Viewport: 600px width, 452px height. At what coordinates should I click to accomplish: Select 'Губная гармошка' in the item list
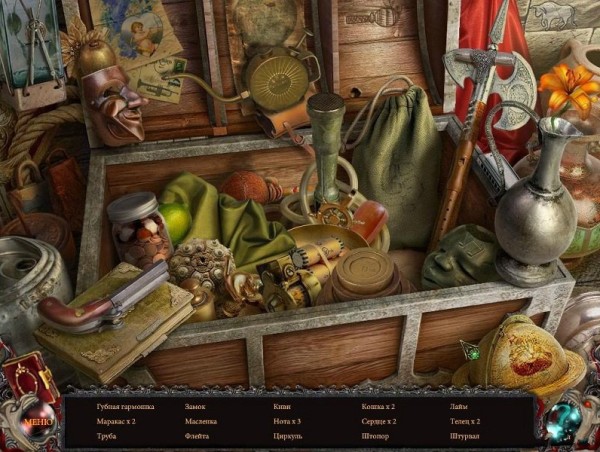pos(126,407)
